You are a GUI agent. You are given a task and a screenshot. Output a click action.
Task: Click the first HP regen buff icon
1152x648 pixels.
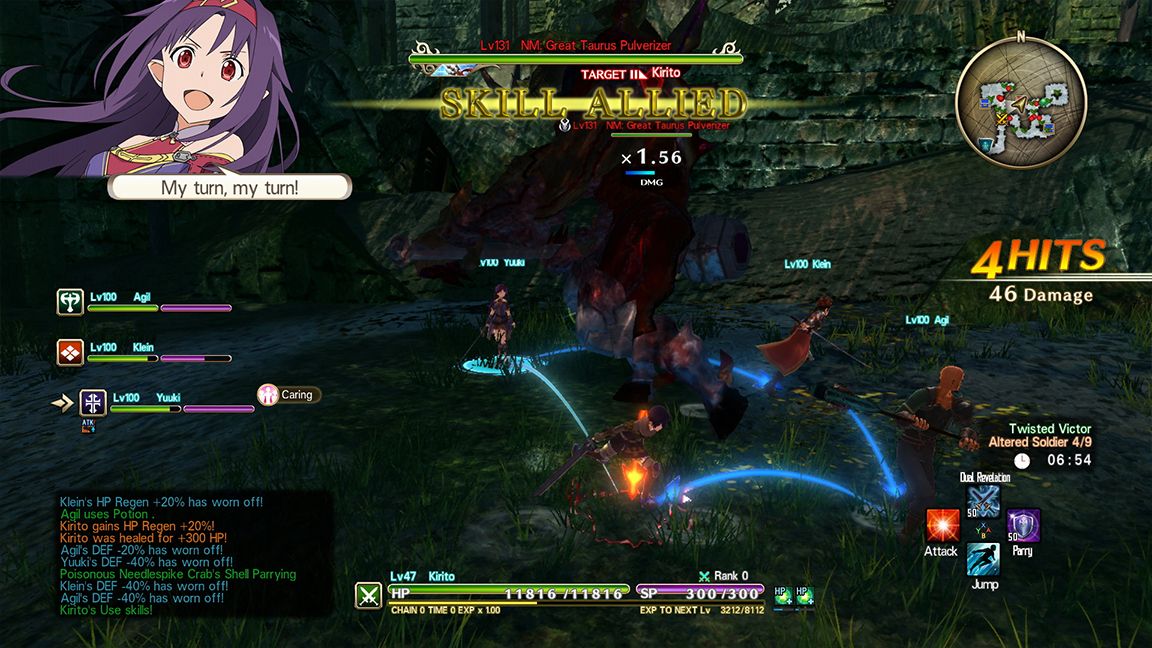(782, 595)
